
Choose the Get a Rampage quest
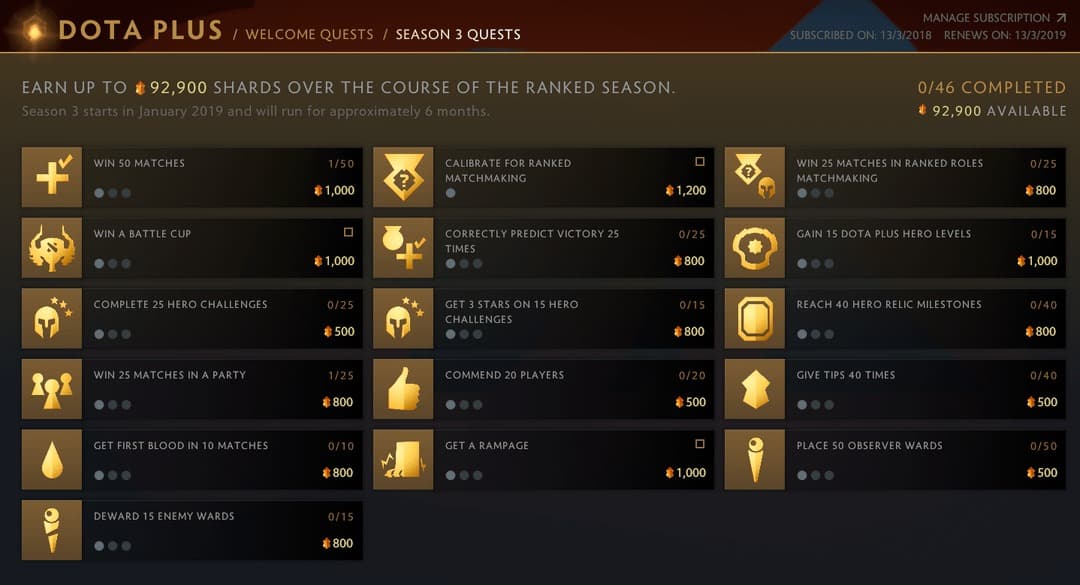pos(543,460)
